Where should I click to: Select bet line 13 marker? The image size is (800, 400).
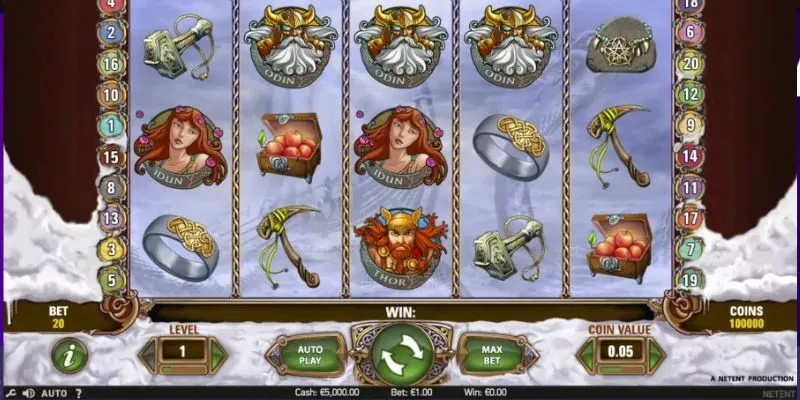pyautogui.click(x=112, y=218)
